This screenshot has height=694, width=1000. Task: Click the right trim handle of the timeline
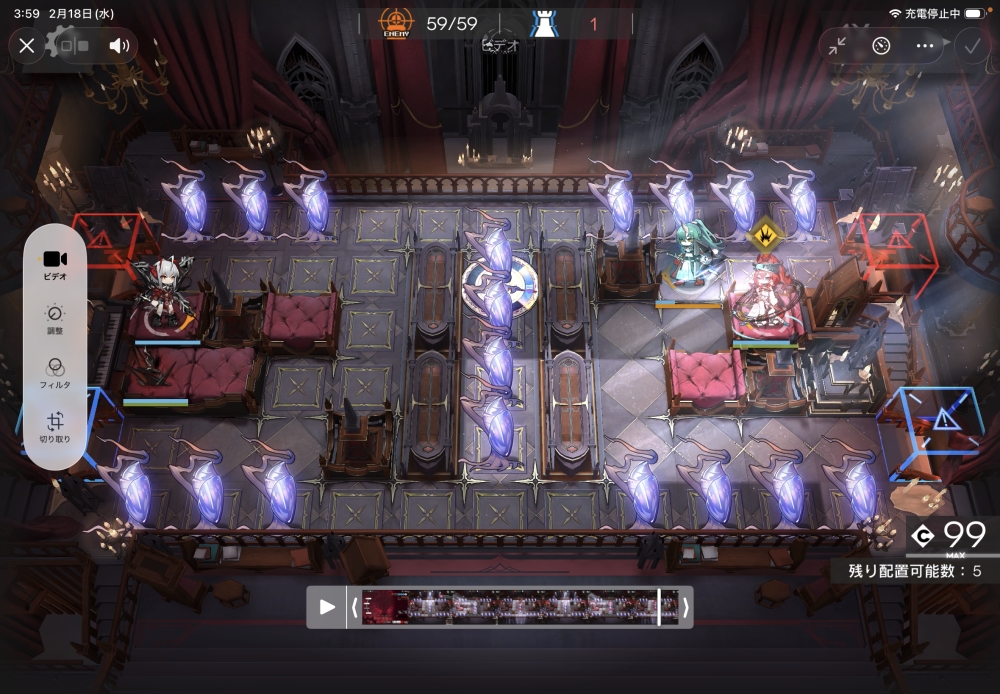click(685, 607)
